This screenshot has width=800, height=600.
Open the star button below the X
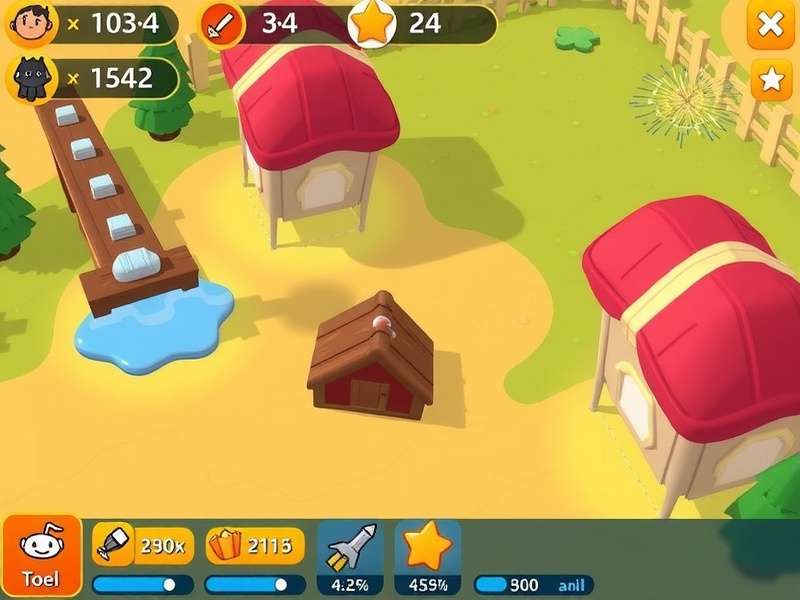pos(771,80)
